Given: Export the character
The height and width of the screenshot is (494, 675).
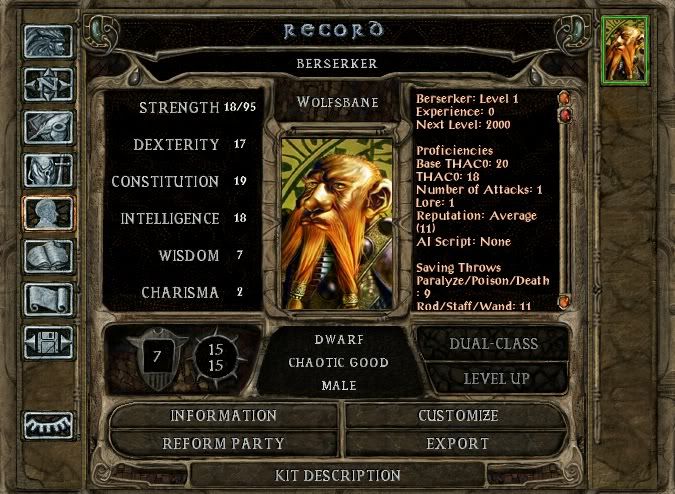Looking at the screenshot, I should tap(456, 443).
